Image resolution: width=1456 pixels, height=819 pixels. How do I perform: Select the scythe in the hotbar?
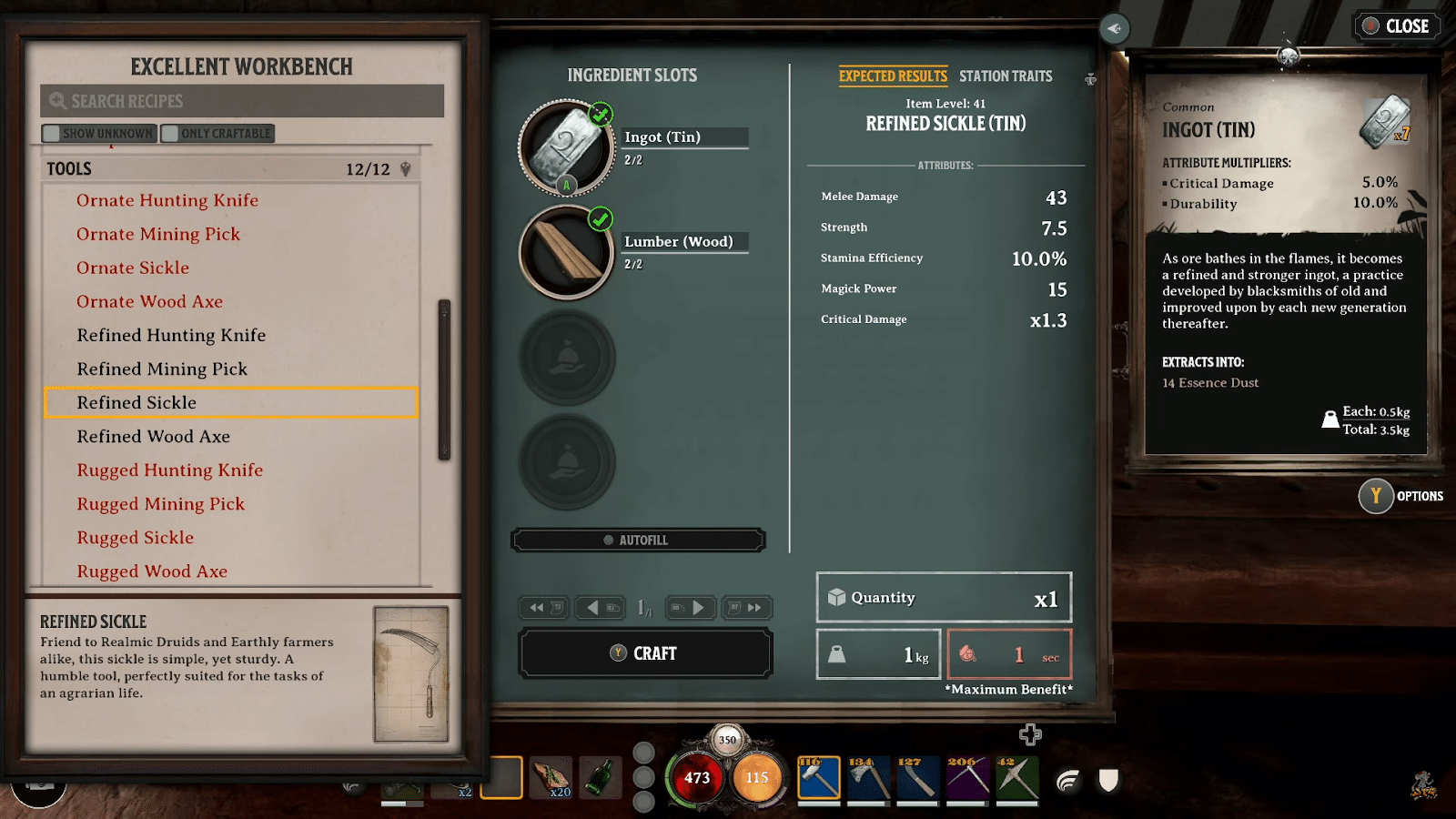968,778
